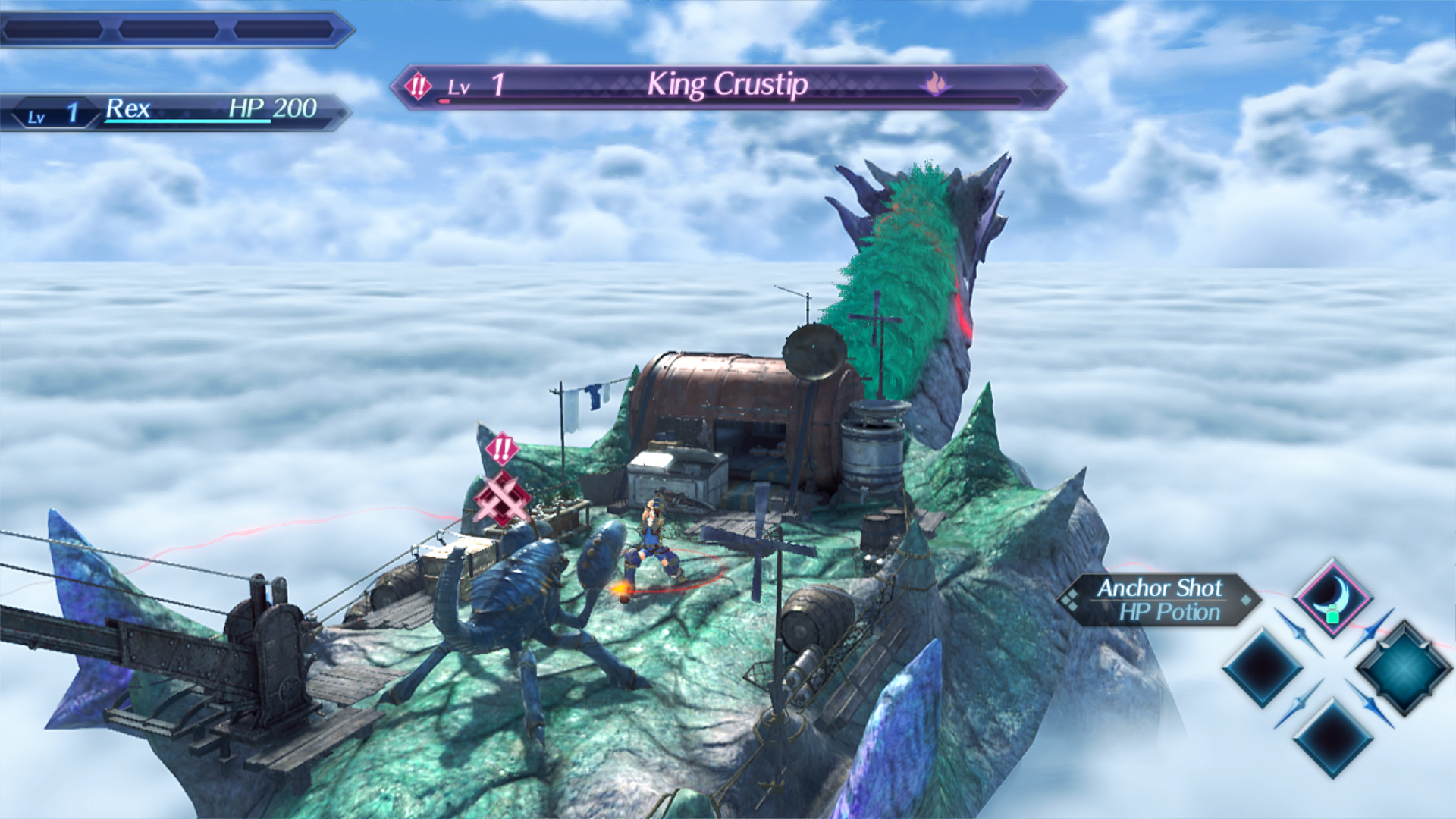Select Rex's party status panel
Viewport: 1456px width, 819px height.
click(176, 111)
